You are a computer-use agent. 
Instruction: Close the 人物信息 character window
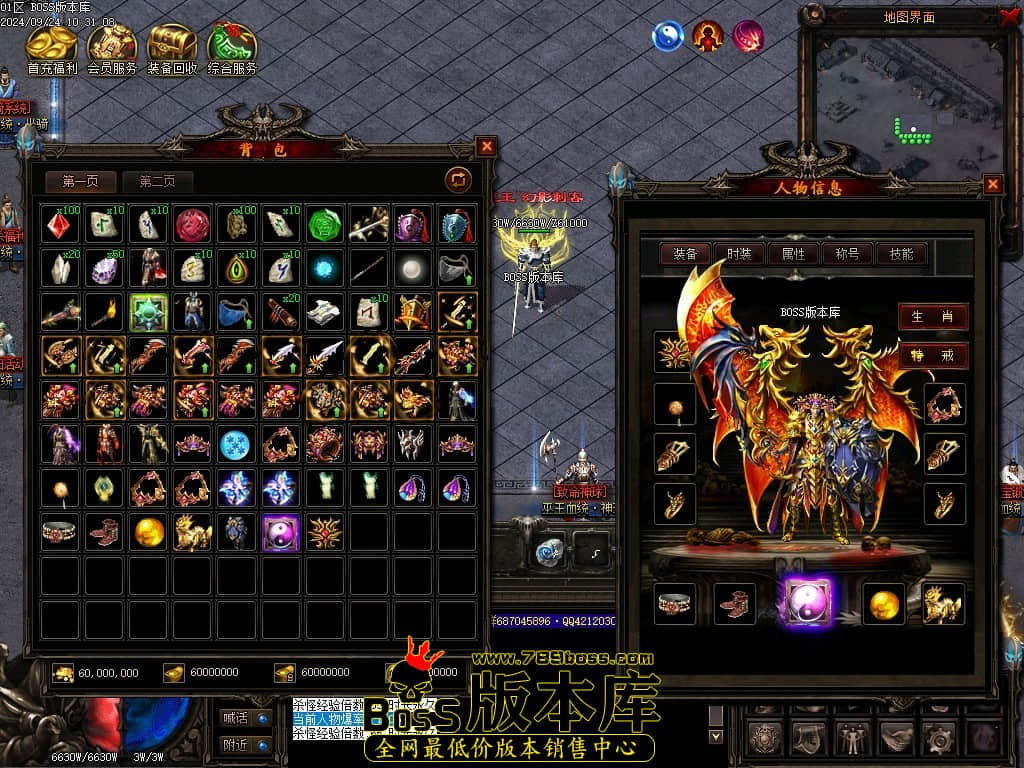tap(992, 184)
